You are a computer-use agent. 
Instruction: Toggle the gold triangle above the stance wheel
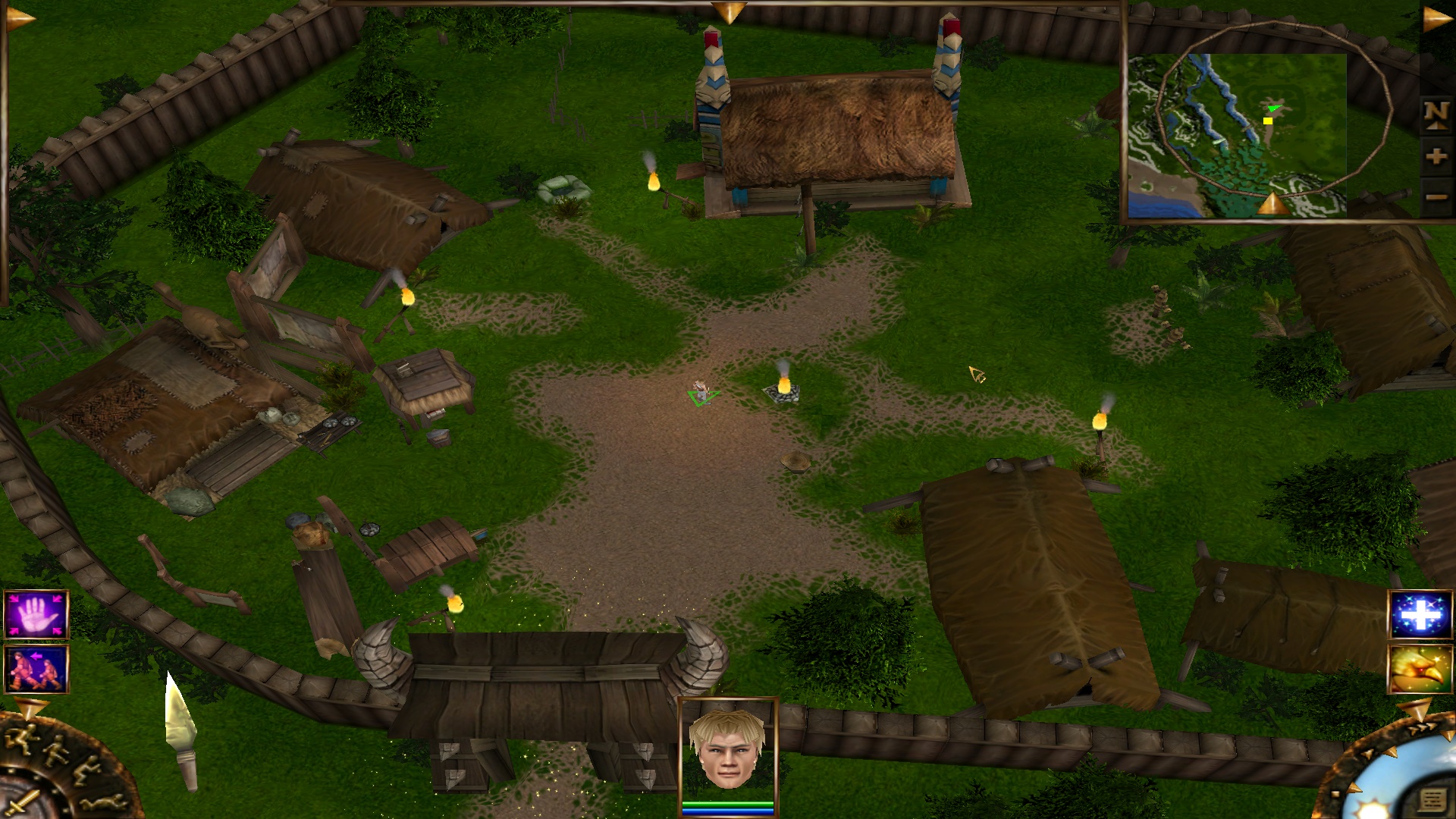[x=31, y=709]
